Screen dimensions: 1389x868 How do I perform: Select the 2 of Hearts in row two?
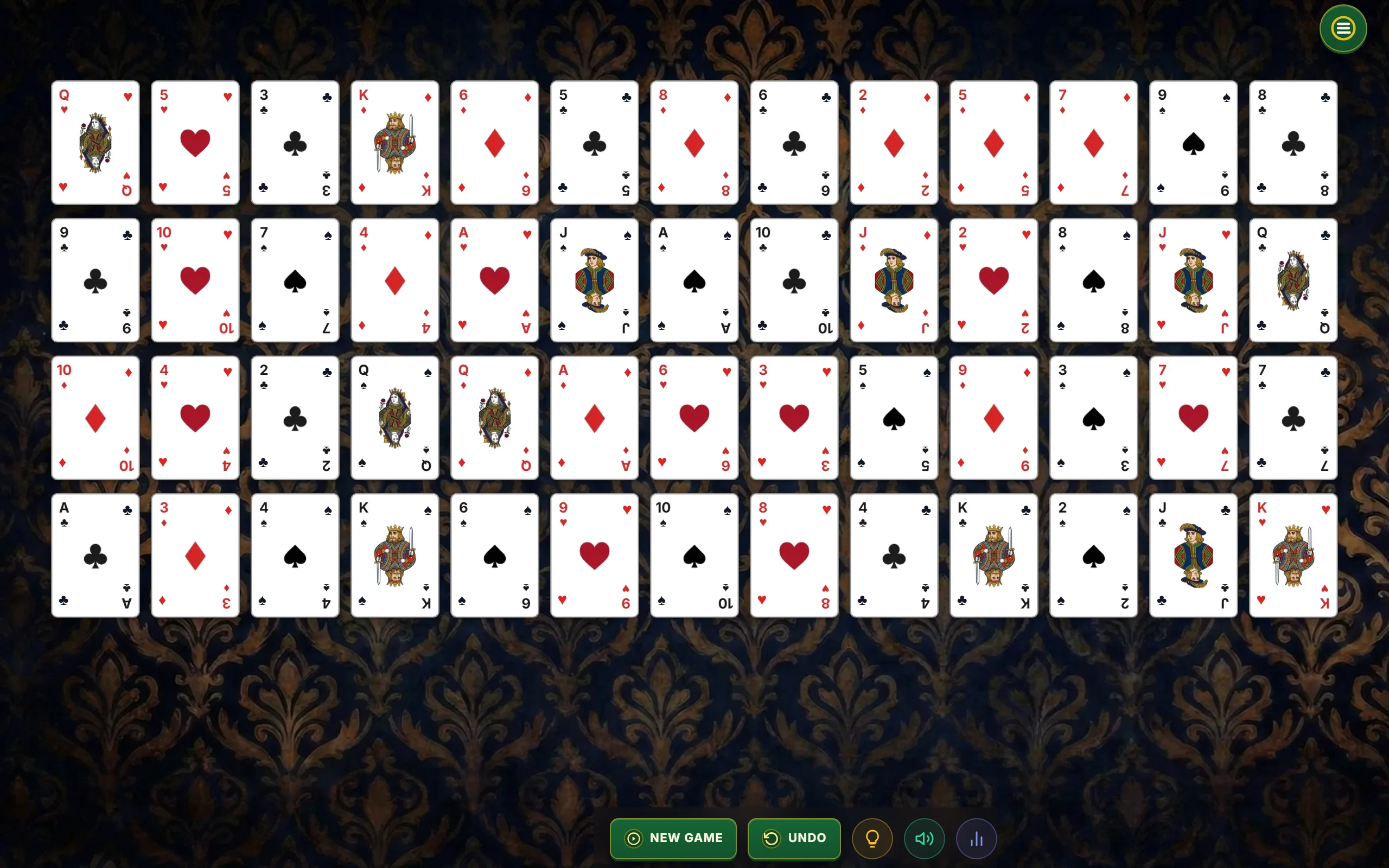pyautogui.click(x=993, y=280)
